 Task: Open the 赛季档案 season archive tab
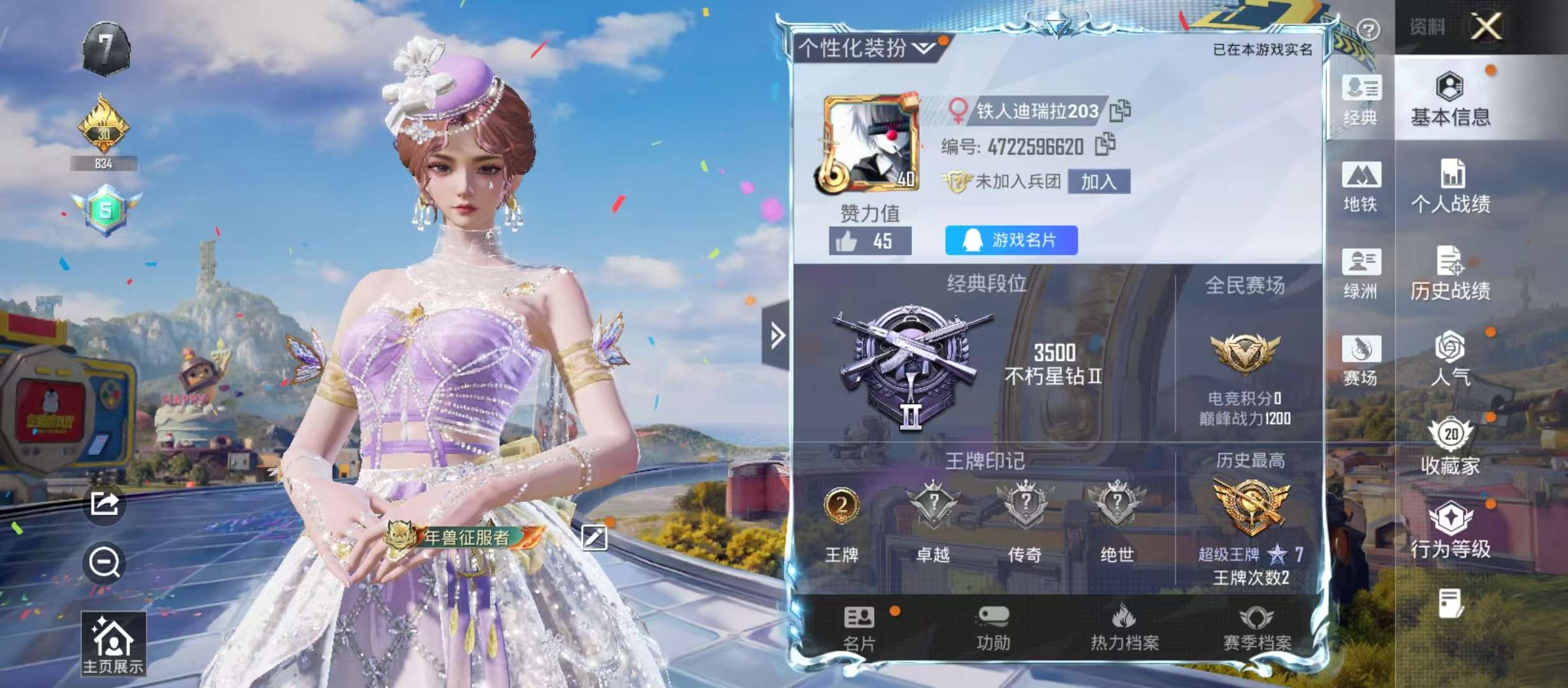[1256, 628]
